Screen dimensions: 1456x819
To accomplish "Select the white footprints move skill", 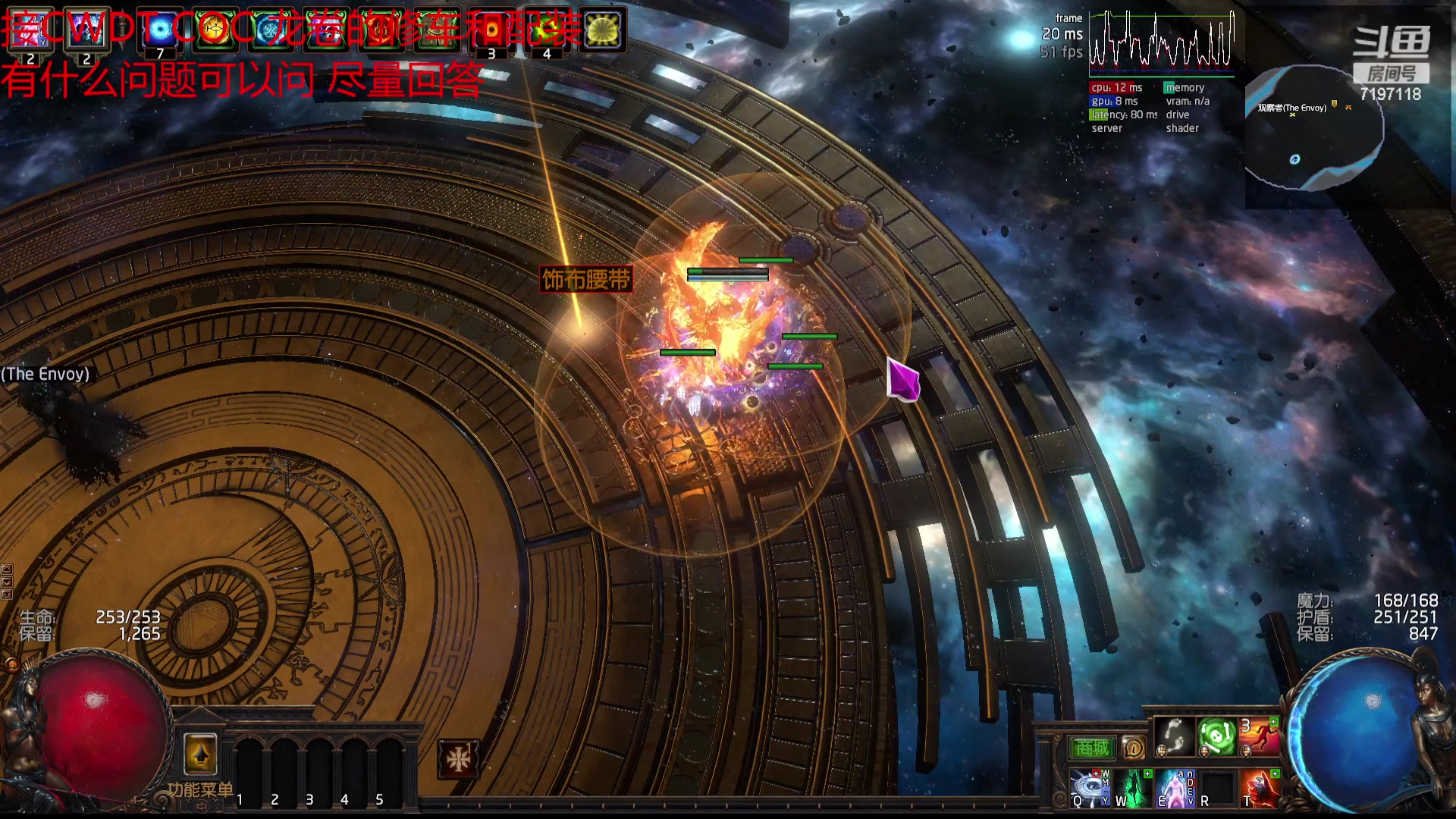I will click(1174, 736).
